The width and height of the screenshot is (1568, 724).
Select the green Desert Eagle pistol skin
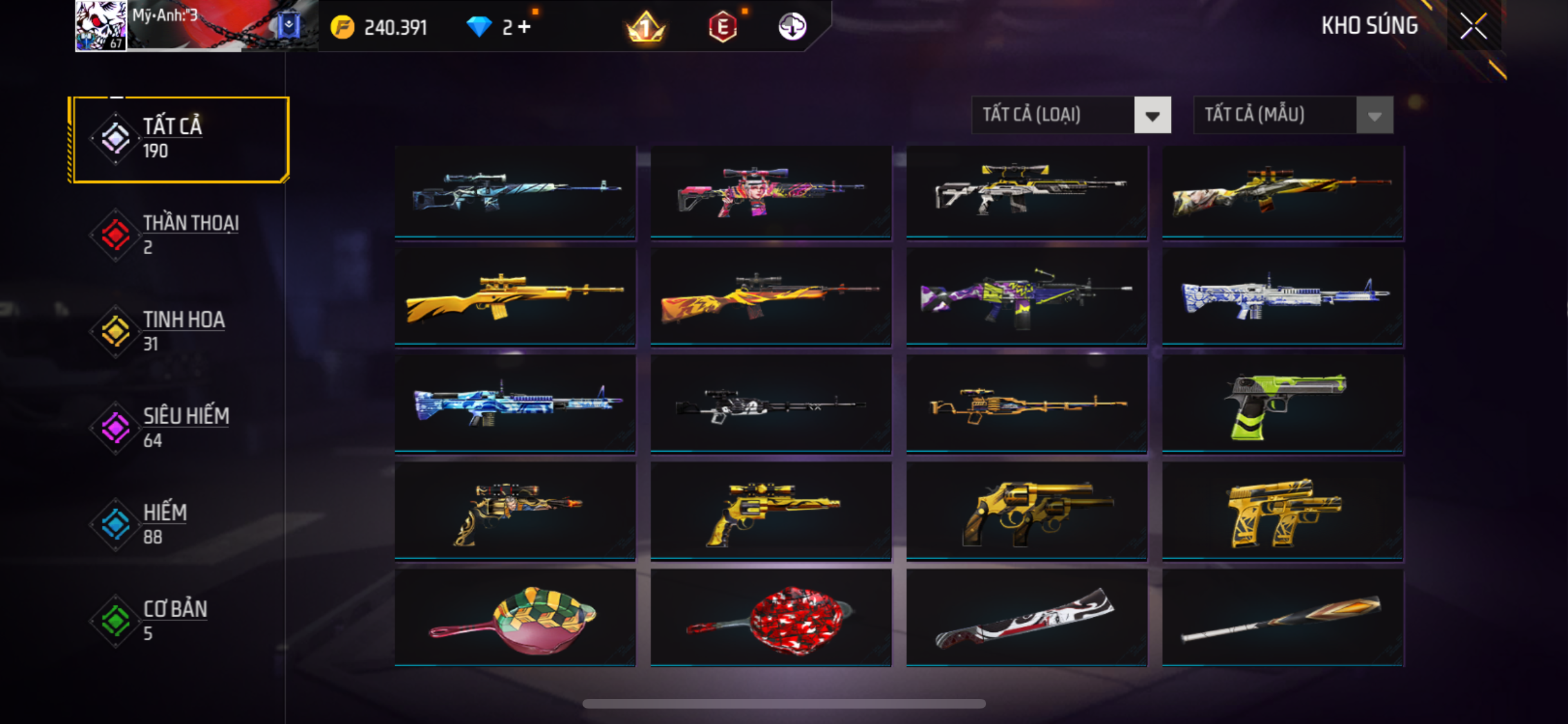point(1283,405)
